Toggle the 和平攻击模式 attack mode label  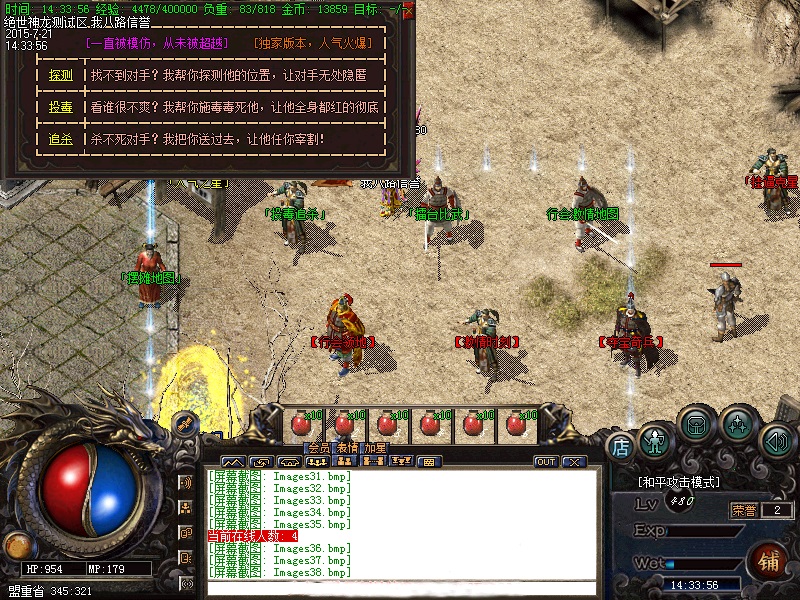click(679, 481)
